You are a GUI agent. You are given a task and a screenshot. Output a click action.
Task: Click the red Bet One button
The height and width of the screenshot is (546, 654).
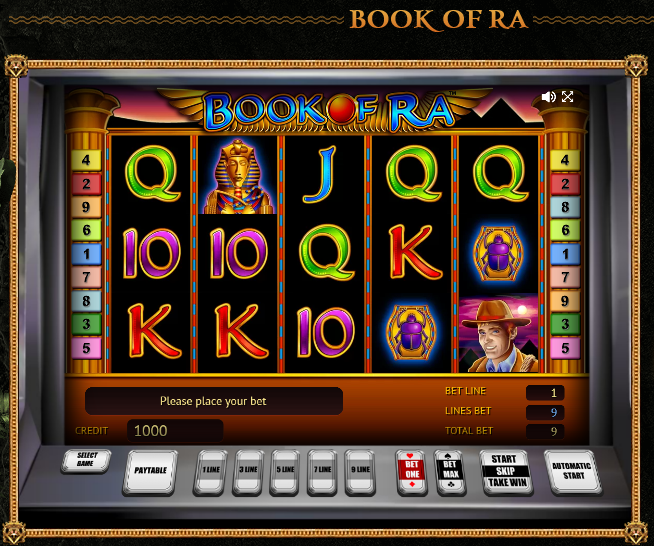411,469
